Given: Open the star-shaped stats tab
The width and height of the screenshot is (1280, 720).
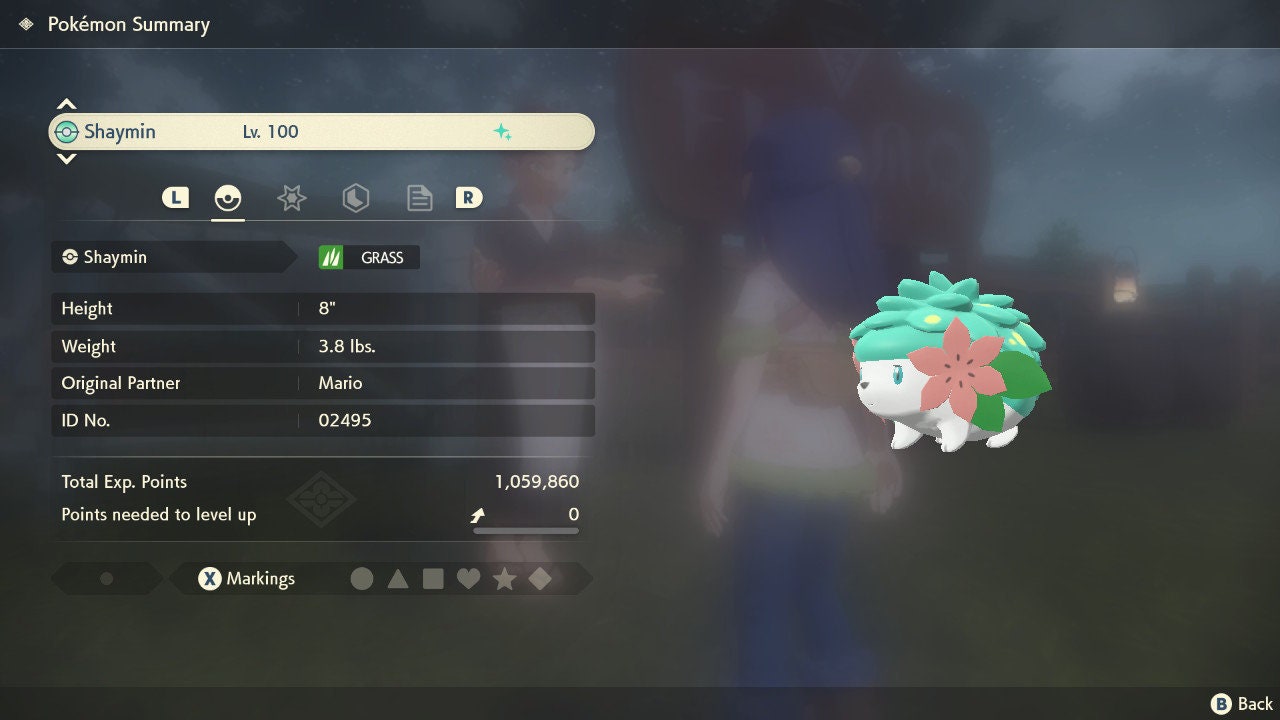Looking at the screenshot, I should (291, 198).
